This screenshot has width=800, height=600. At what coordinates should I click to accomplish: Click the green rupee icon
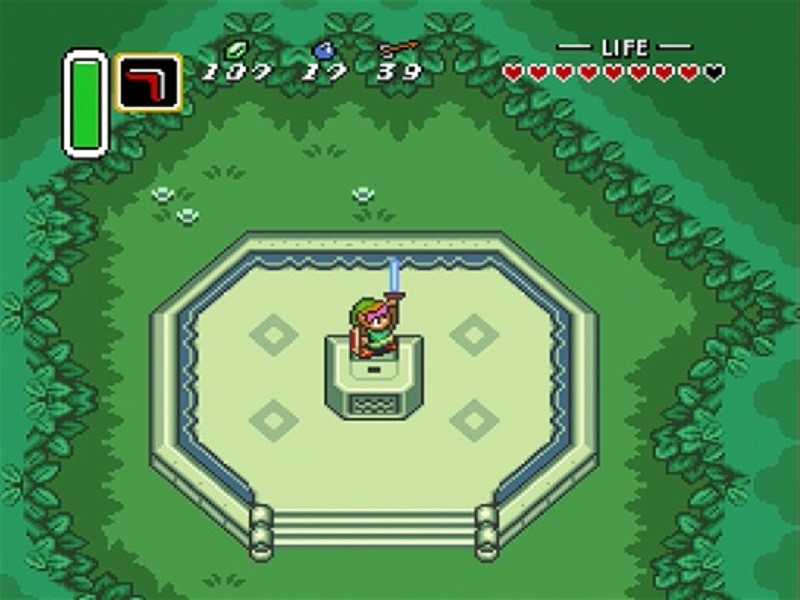point(237,48)
